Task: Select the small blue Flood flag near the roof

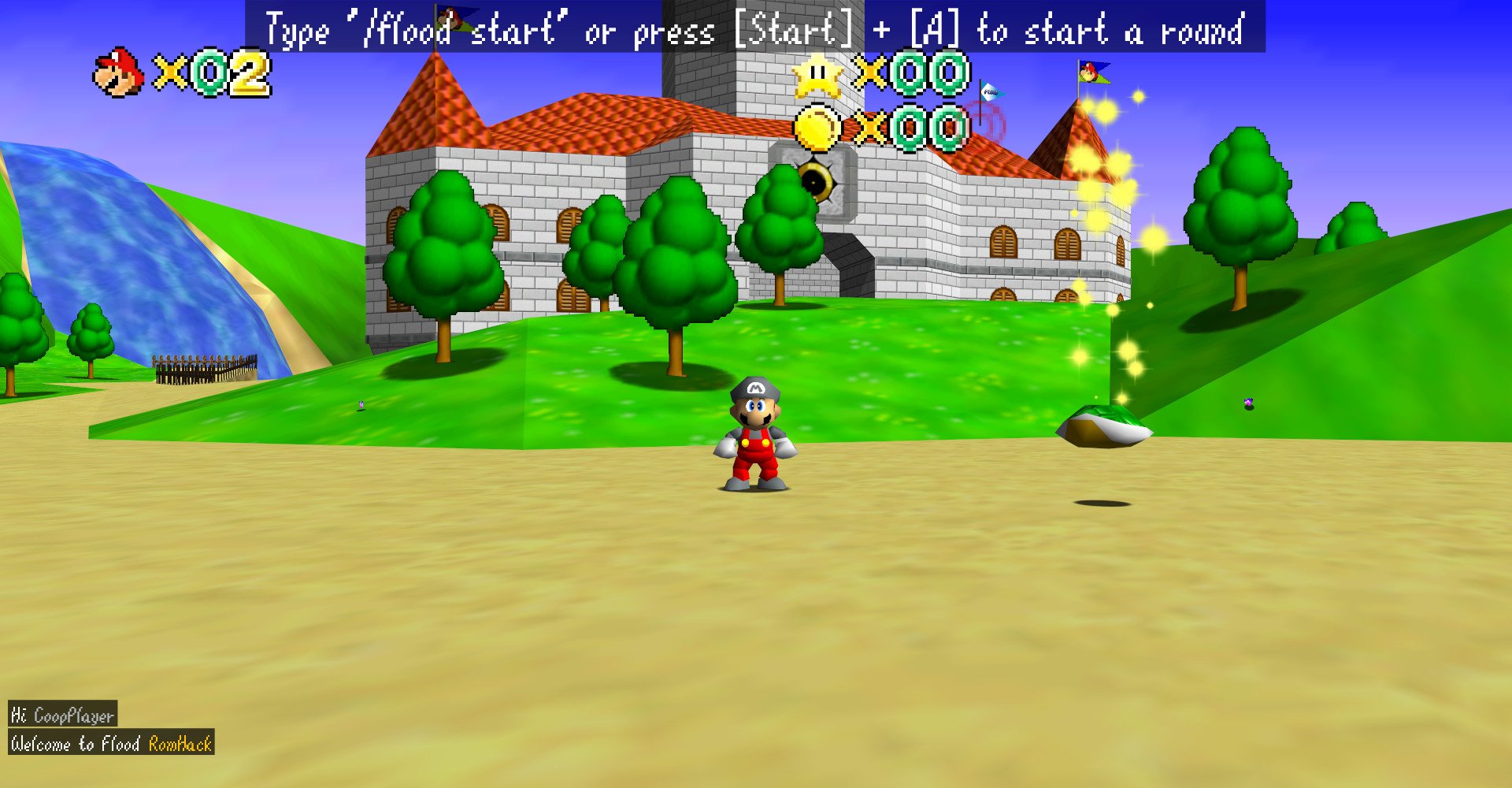Action: (989, 92)
